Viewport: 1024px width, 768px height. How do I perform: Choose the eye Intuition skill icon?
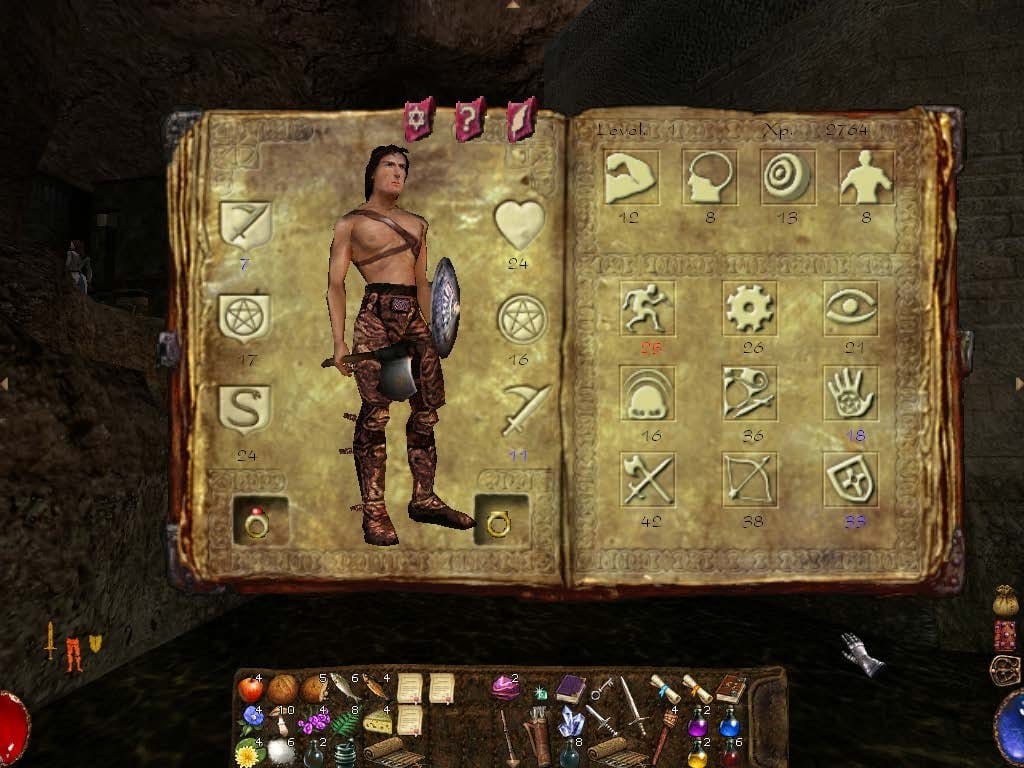(851, 308)
